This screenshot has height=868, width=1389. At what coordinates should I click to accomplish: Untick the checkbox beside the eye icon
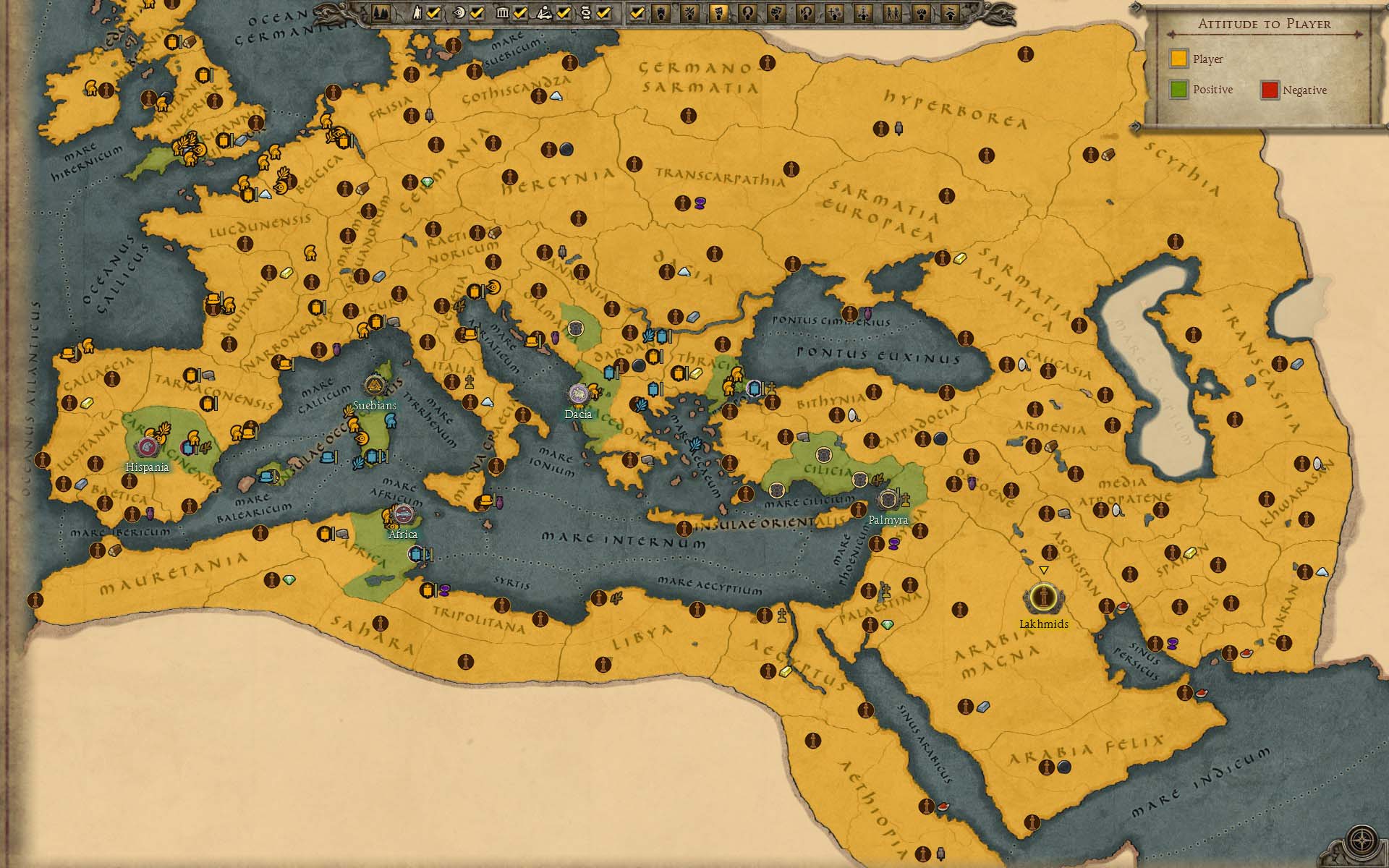(477, 13)
